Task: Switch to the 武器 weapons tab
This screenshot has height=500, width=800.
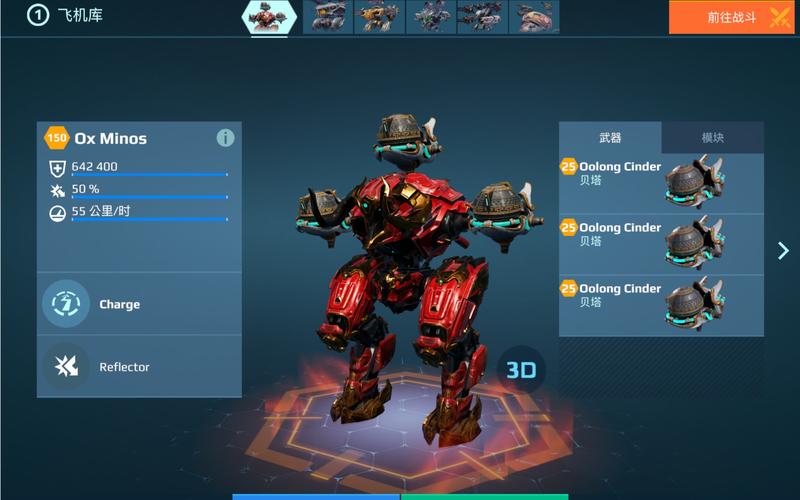Action: click(610, 138)
